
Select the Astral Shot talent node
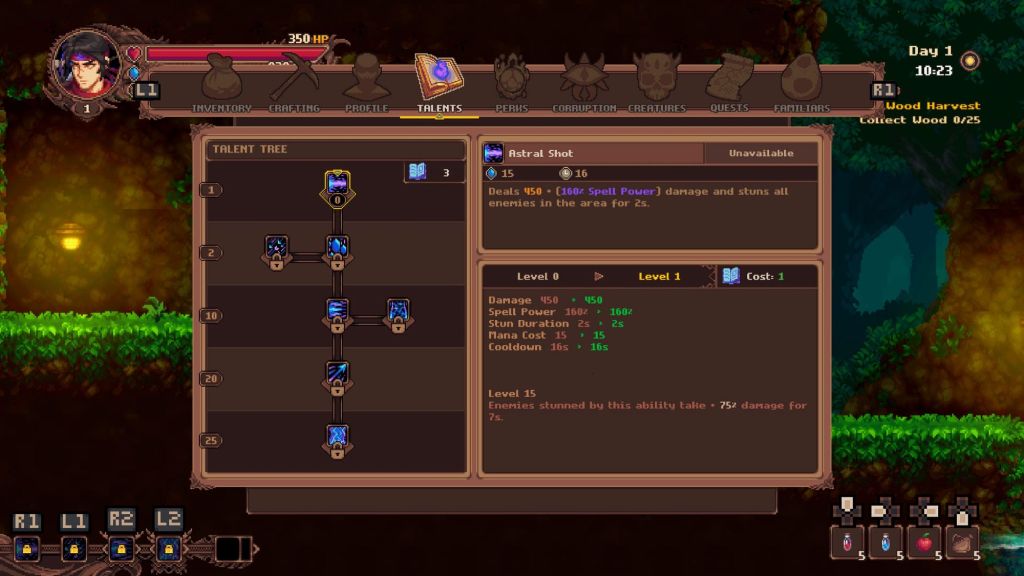337,185
